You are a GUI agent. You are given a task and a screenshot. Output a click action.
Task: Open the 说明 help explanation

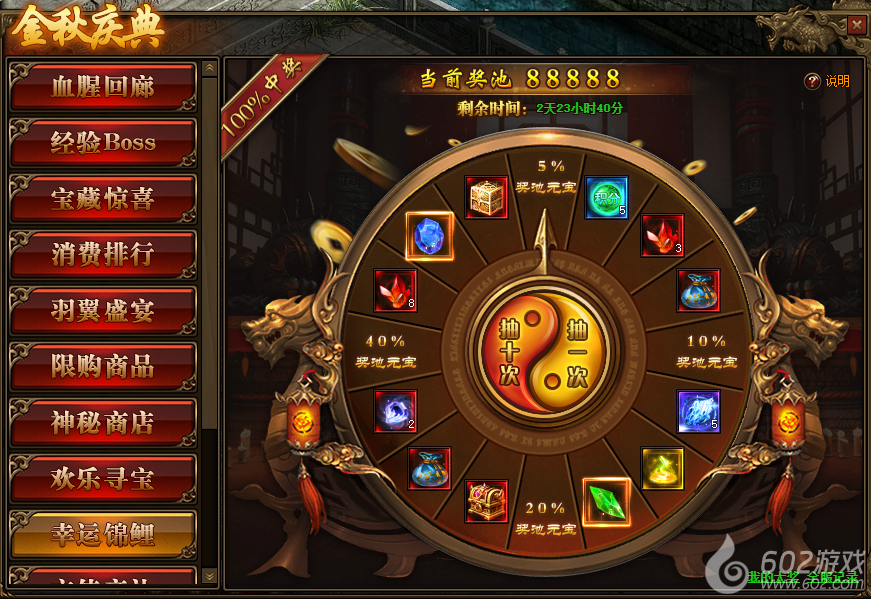828,82
